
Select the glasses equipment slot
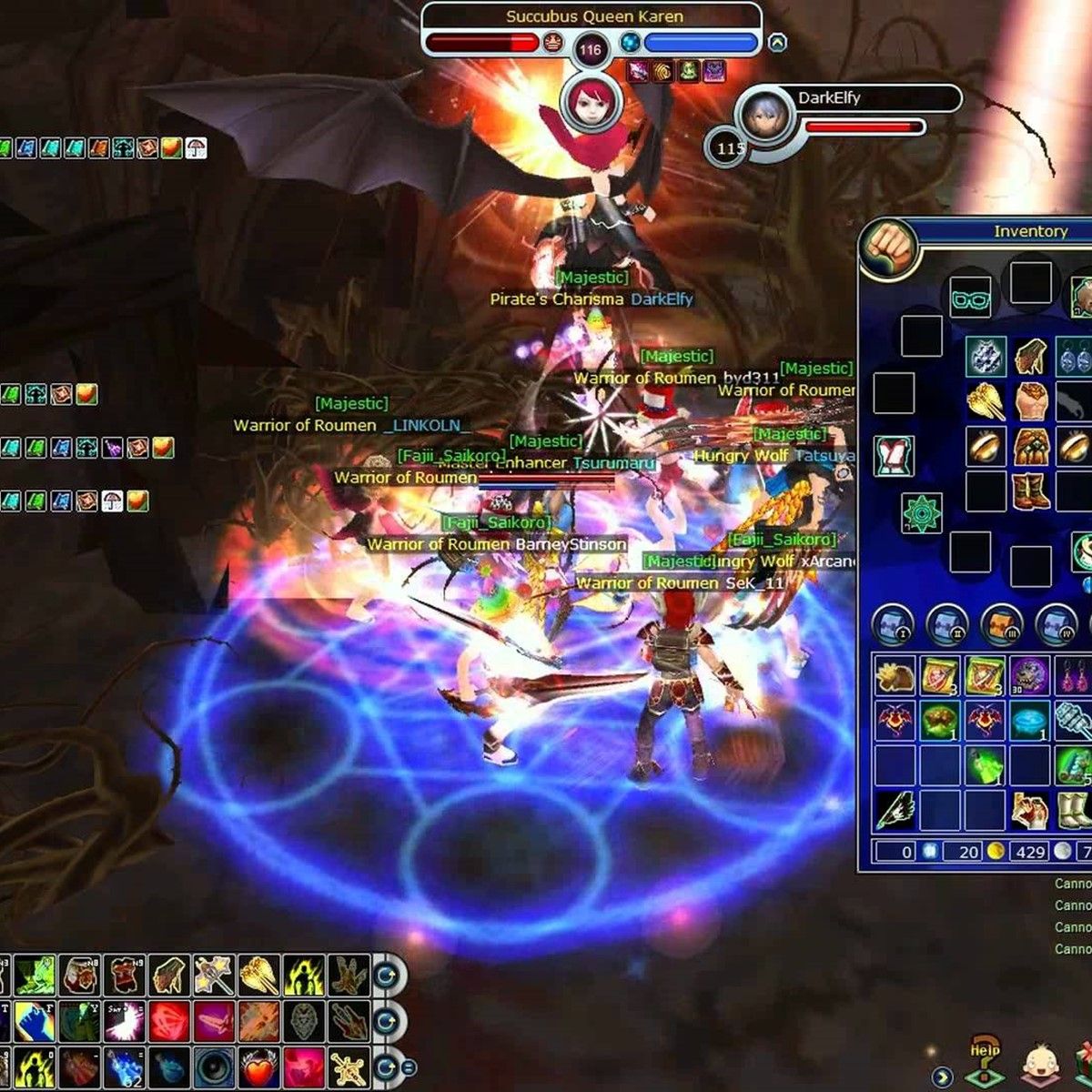(x=970, y=298)
